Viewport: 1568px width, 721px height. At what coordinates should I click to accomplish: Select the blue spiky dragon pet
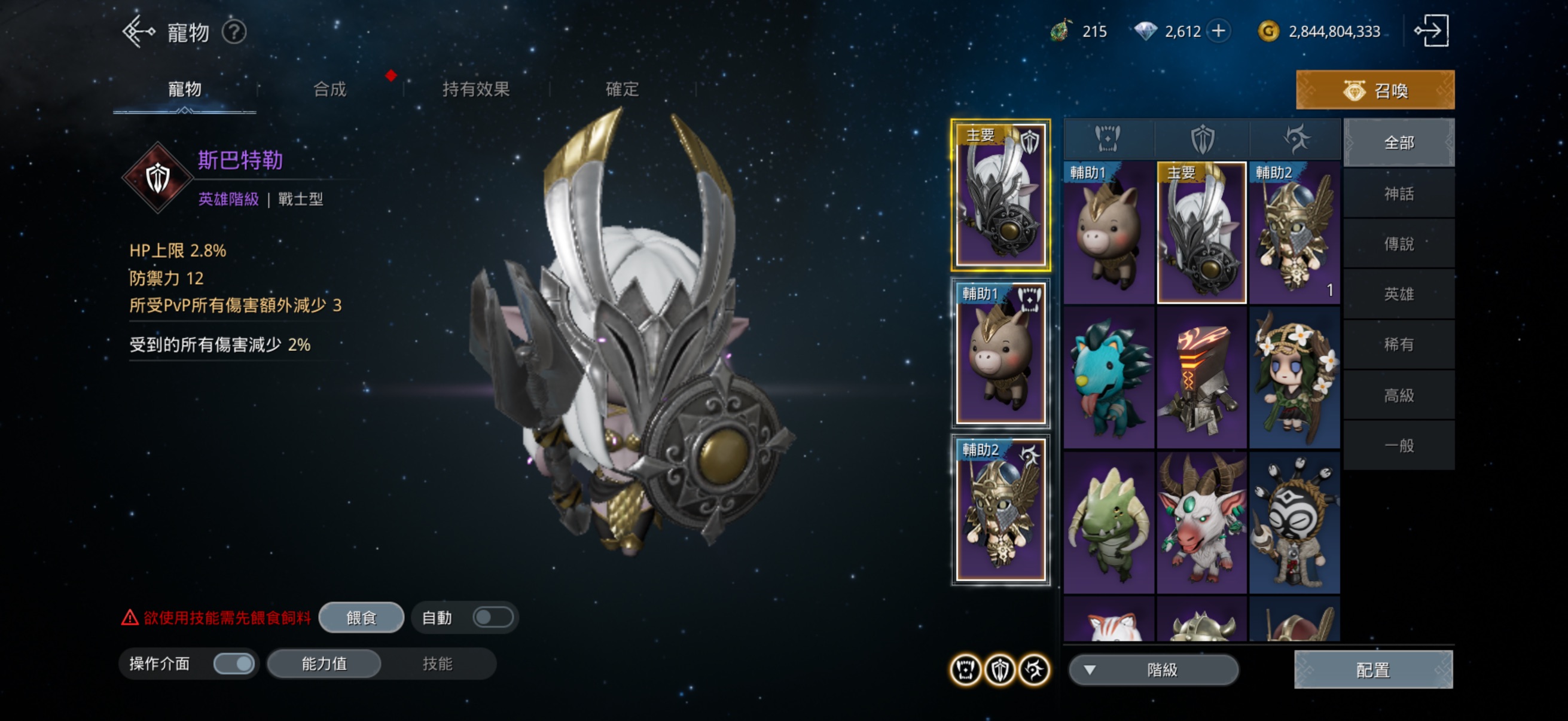[x=1108, y=378]
